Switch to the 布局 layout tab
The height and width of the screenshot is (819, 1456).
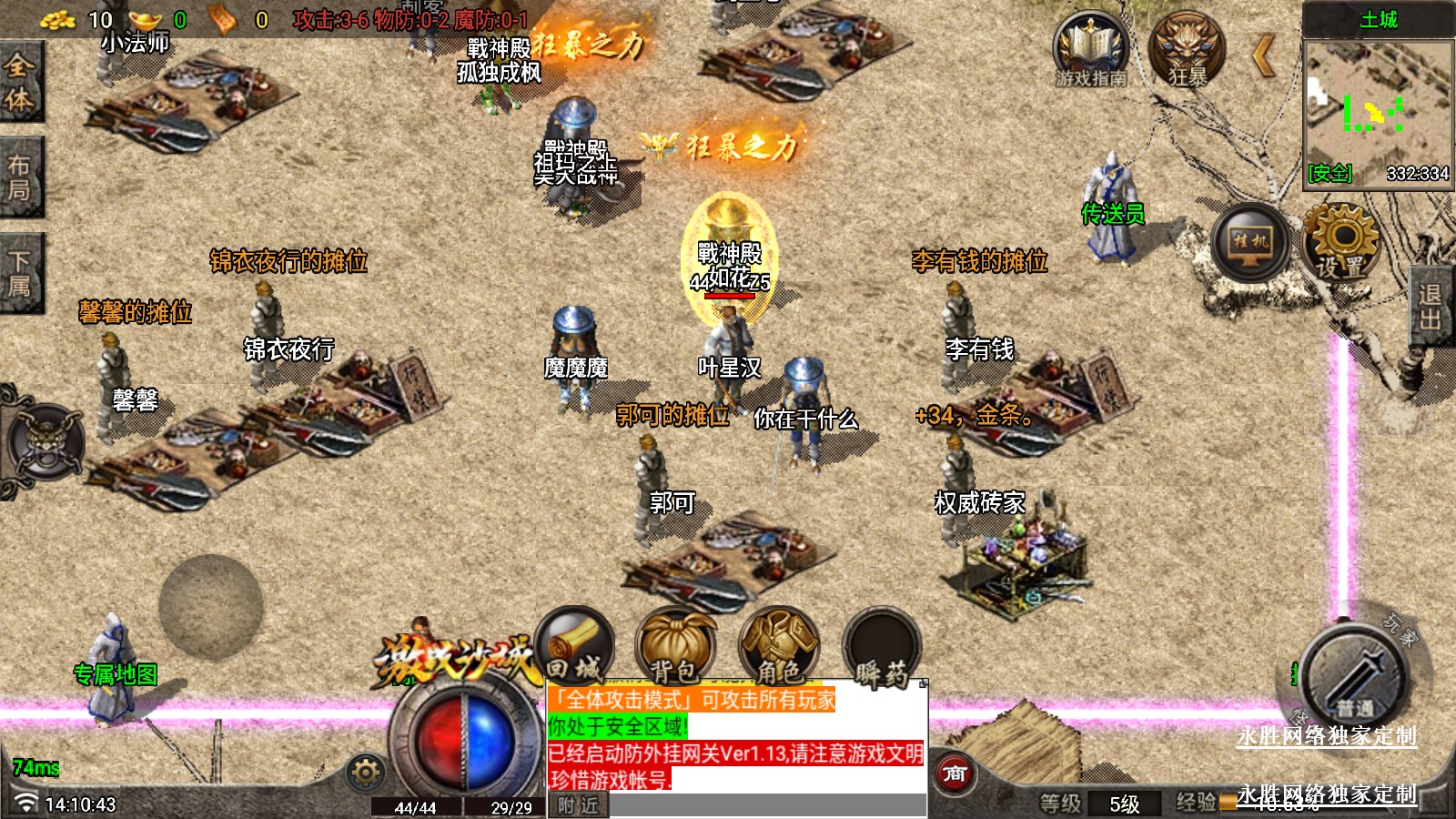[20, 177]
